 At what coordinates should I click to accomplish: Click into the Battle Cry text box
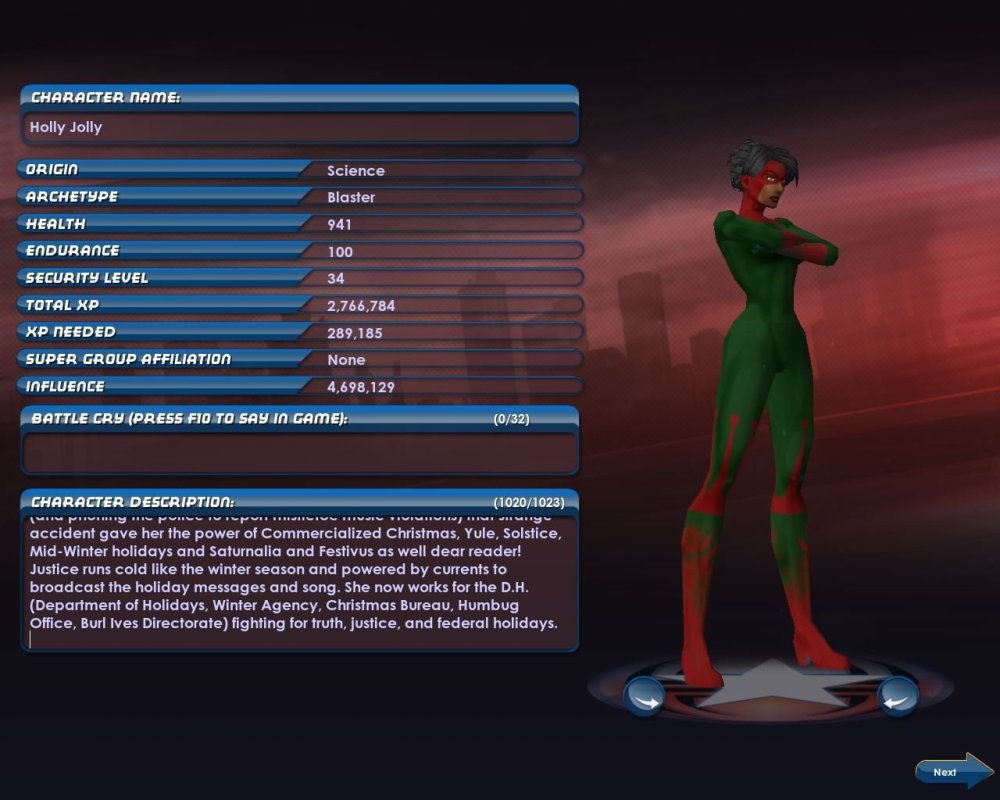tap(299, 452)
